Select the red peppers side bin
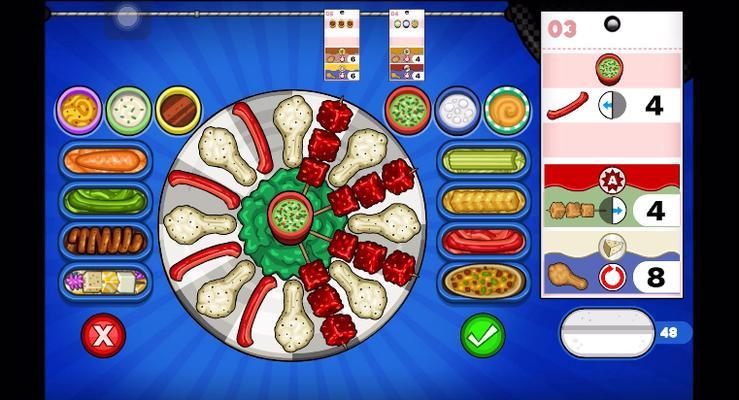This screenshot has height=400, width=739. [483, 240]
